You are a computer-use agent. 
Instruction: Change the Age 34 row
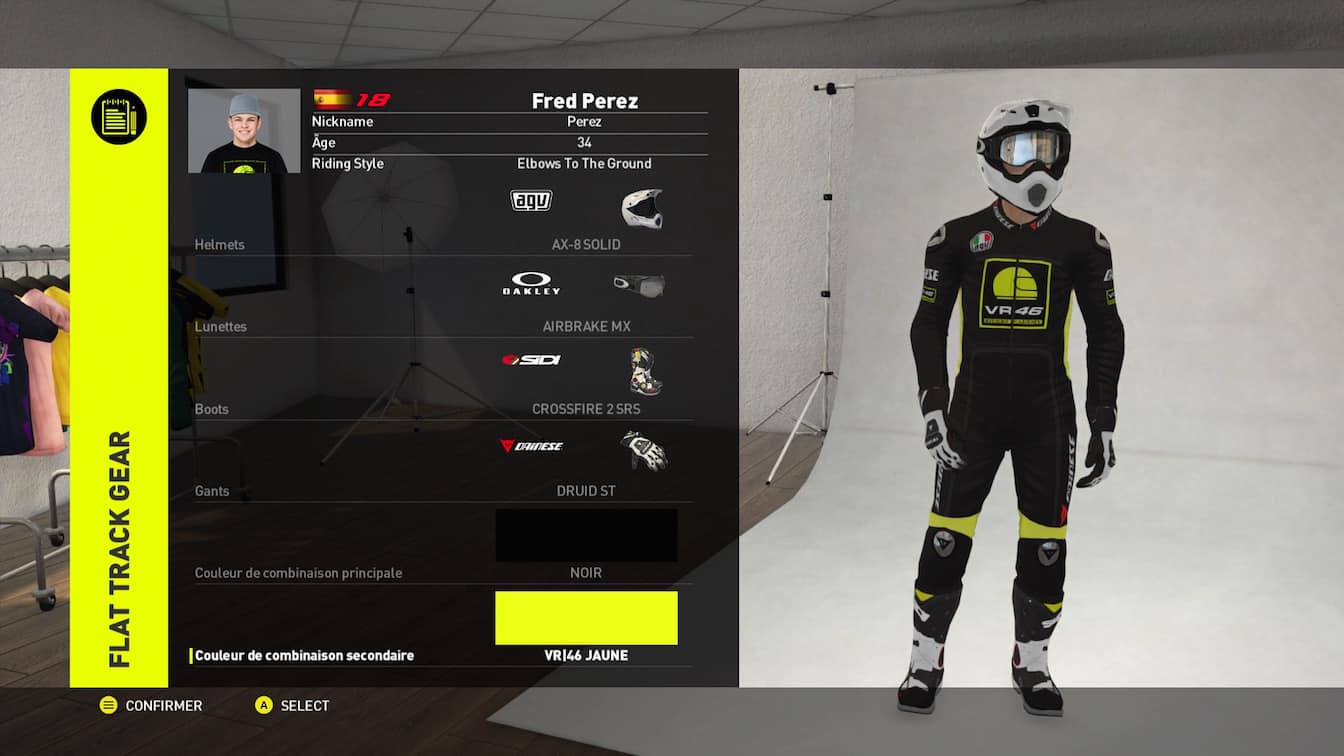[509, 143]
